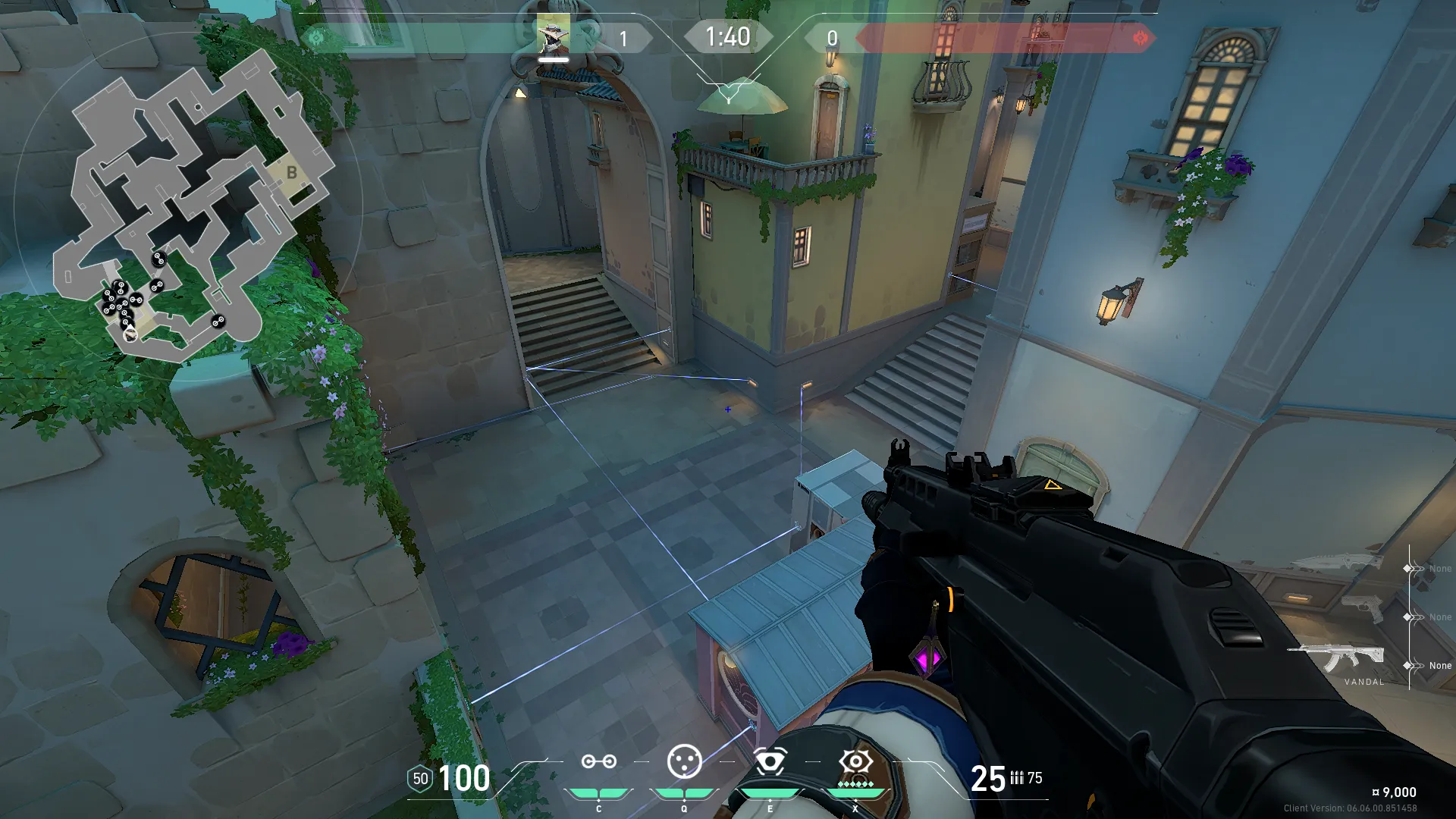
Task: Select the Trapwire ability icon
Action: point(598,761)
